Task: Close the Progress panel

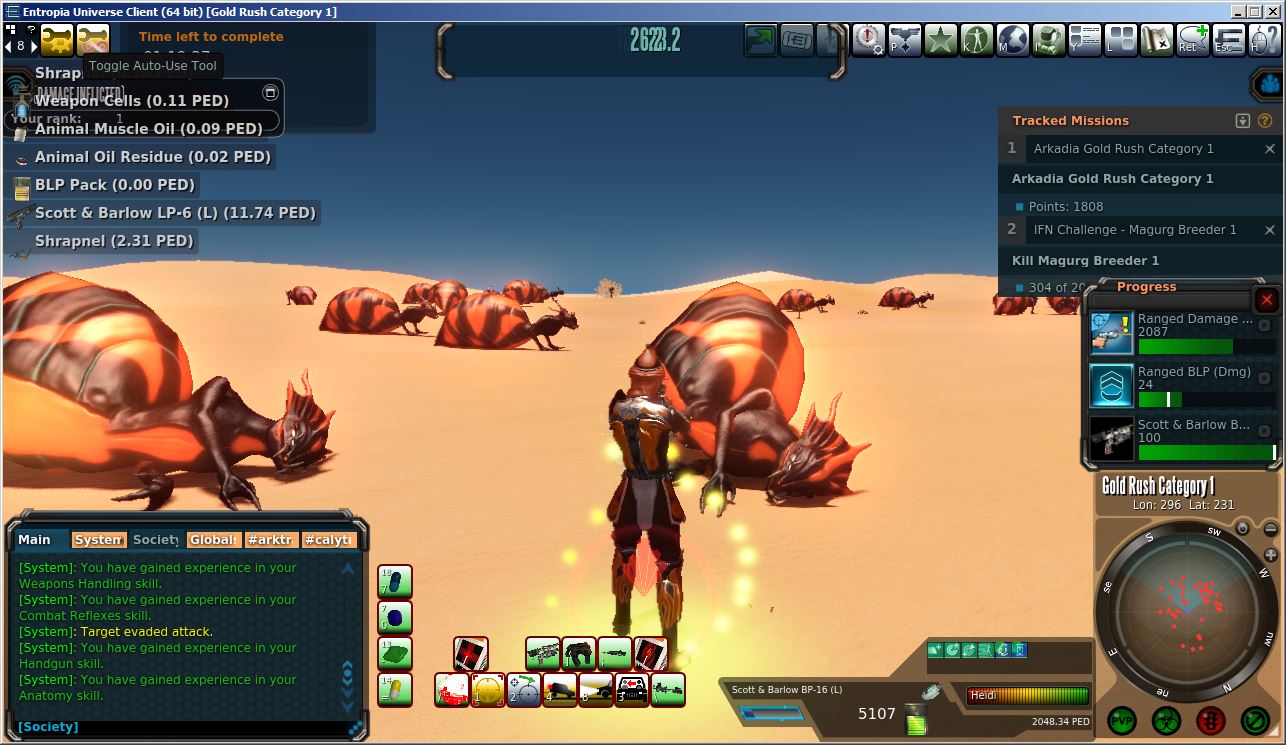Action: click(x=1267, y=300)
